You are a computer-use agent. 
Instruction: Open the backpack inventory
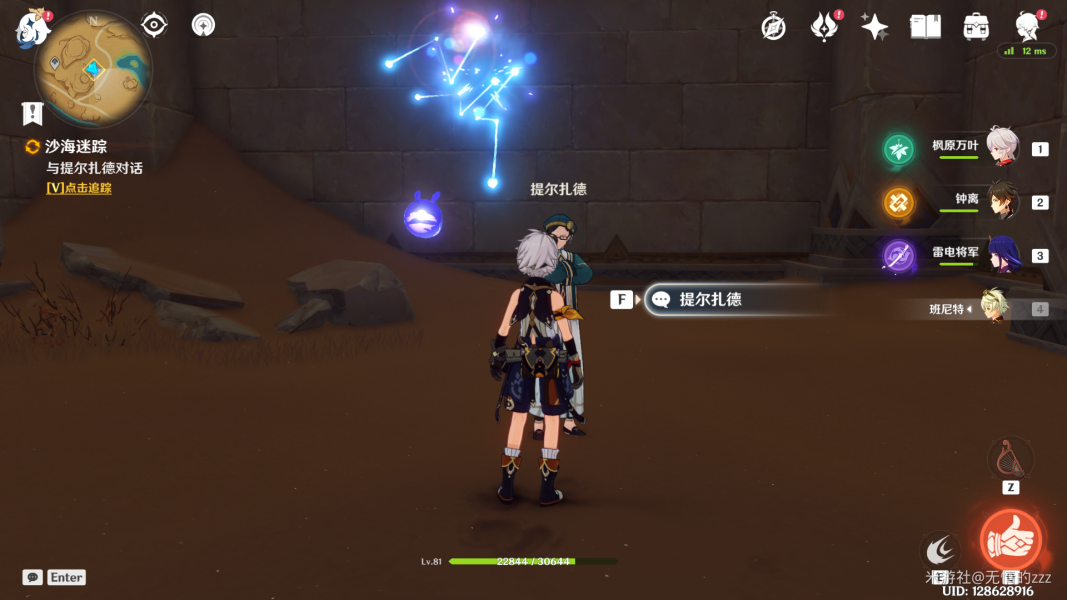point(976,27)
